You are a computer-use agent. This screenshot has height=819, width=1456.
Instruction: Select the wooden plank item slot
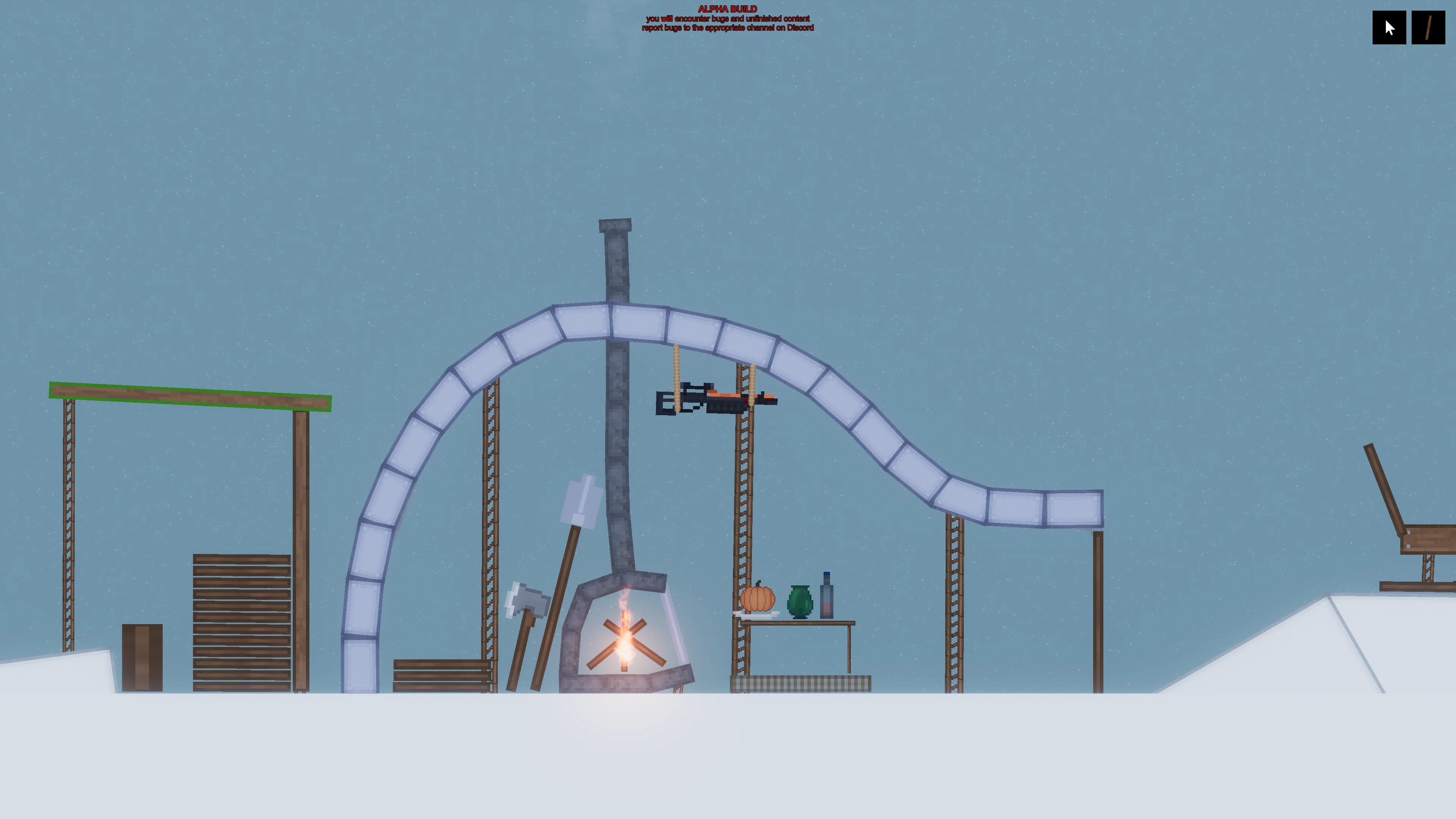click(x=1428, y=28)
